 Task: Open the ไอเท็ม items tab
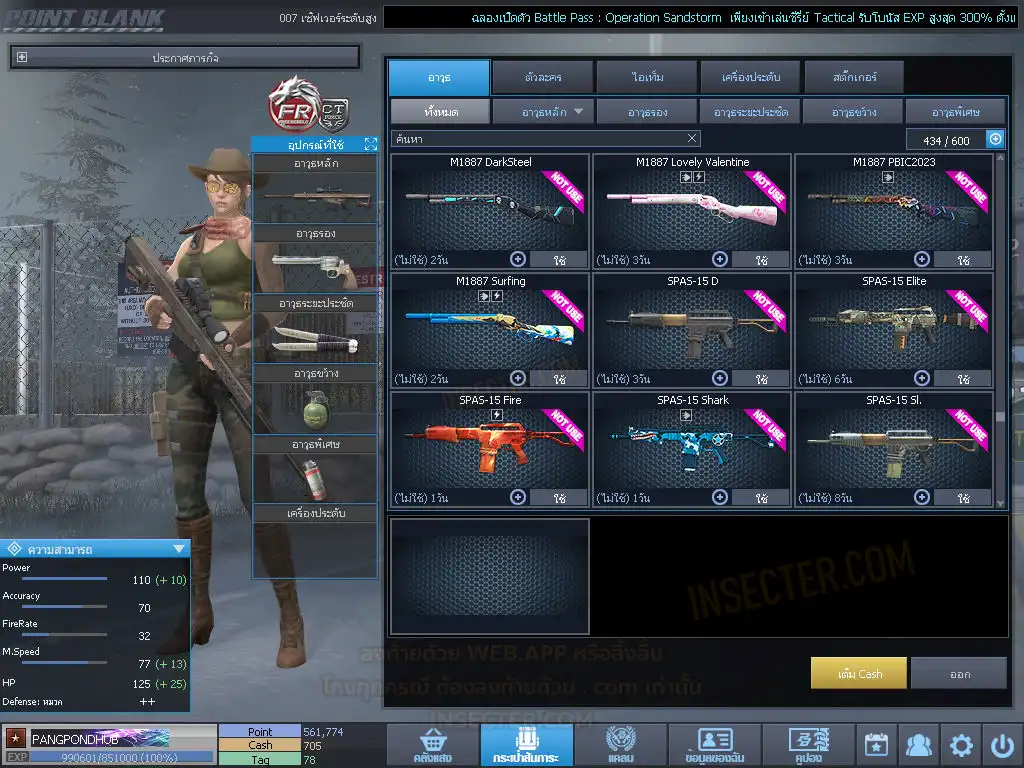[x=649, y=77]
